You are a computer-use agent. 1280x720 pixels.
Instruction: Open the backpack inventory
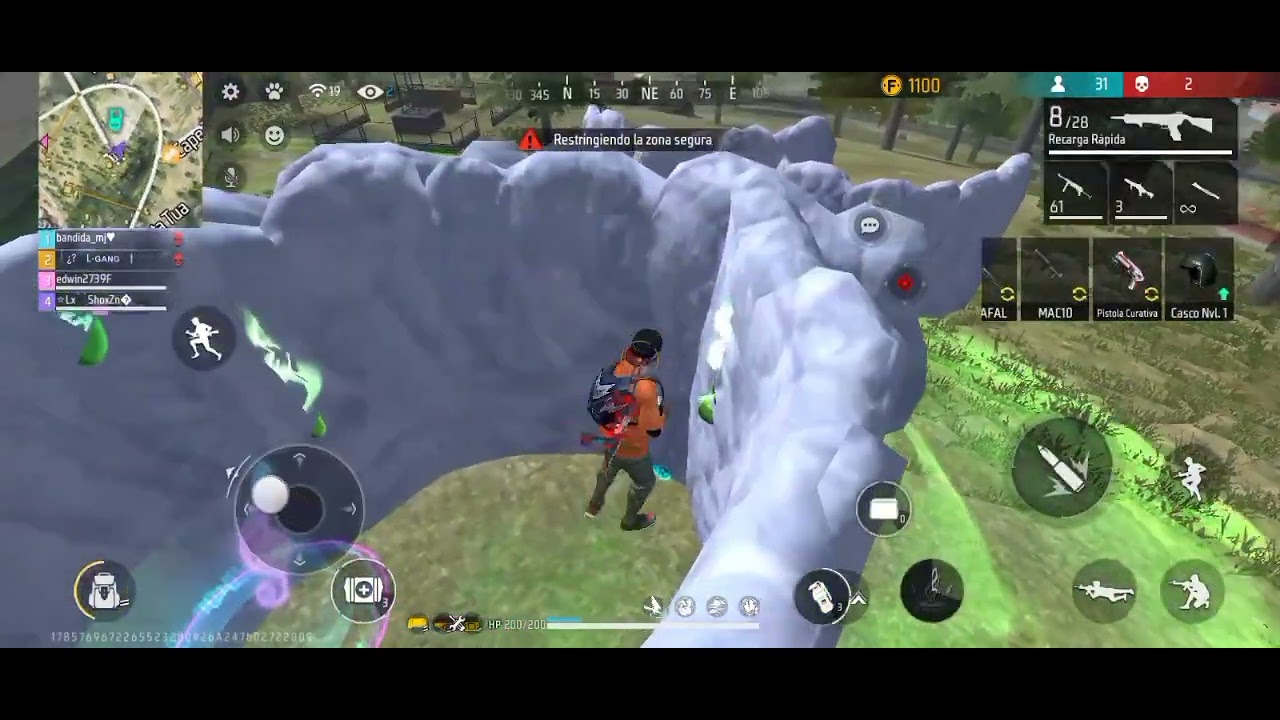point(104,591)
